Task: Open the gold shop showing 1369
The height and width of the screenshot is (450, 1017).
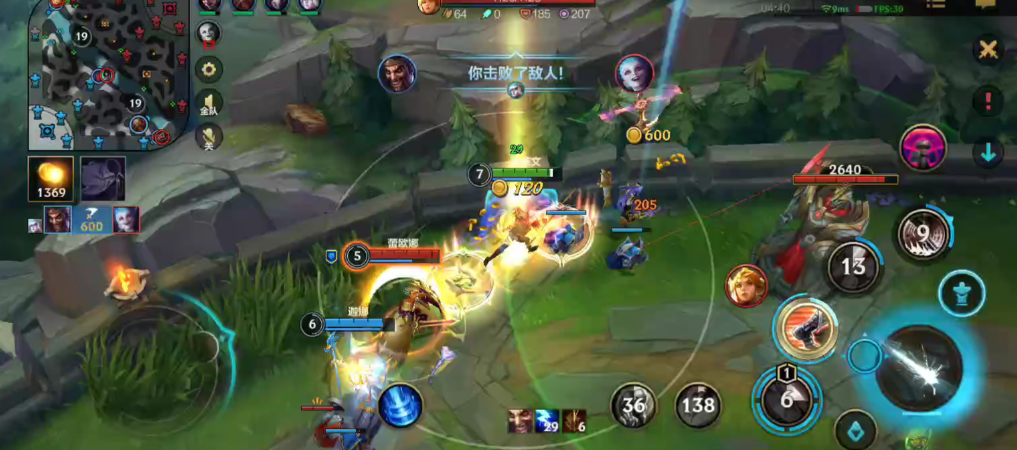Action: click(50, 178)
